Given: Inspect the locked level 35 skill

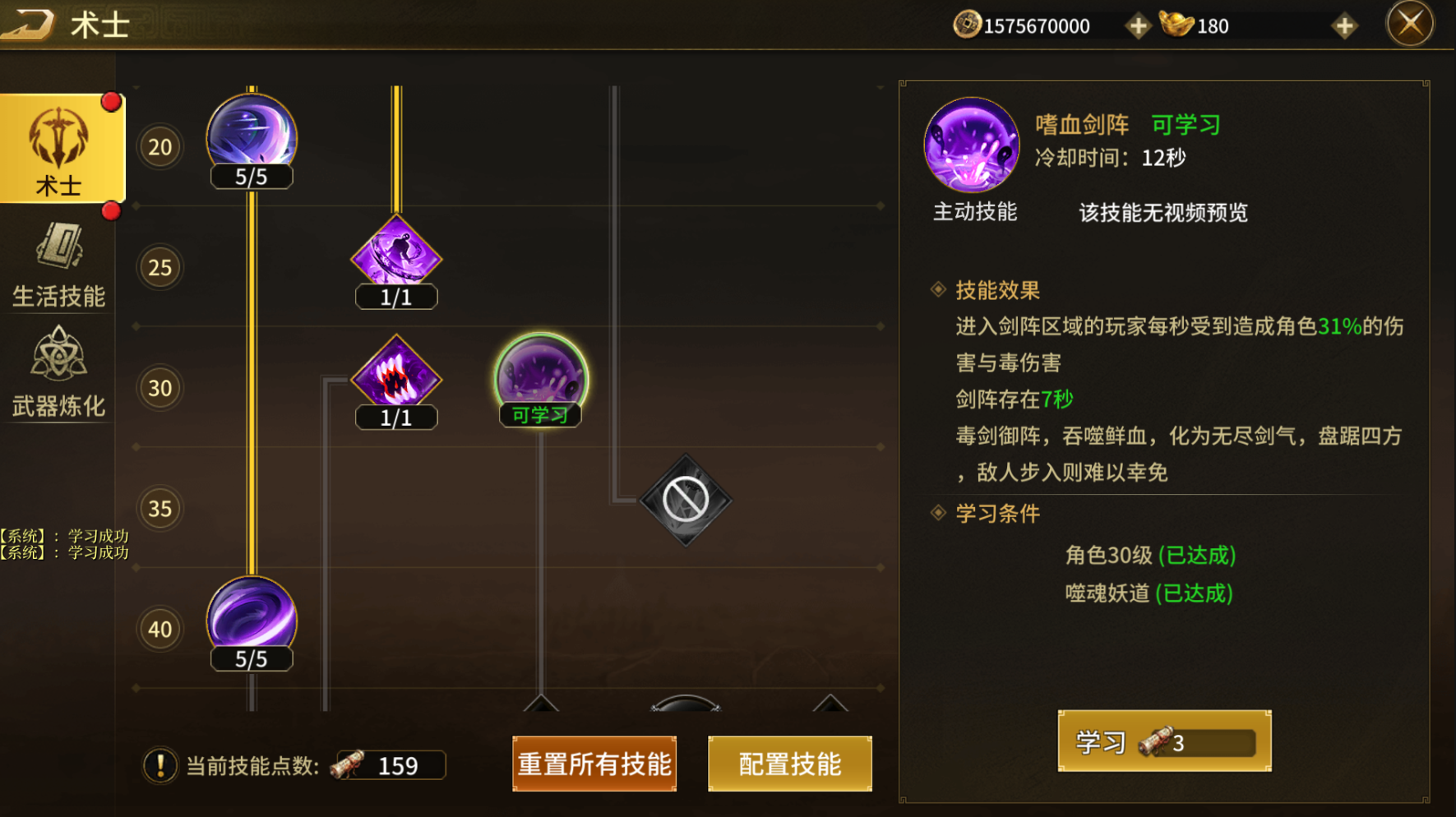Looking at the screenshot, I should pyautogui.click(x=686, y=500).
